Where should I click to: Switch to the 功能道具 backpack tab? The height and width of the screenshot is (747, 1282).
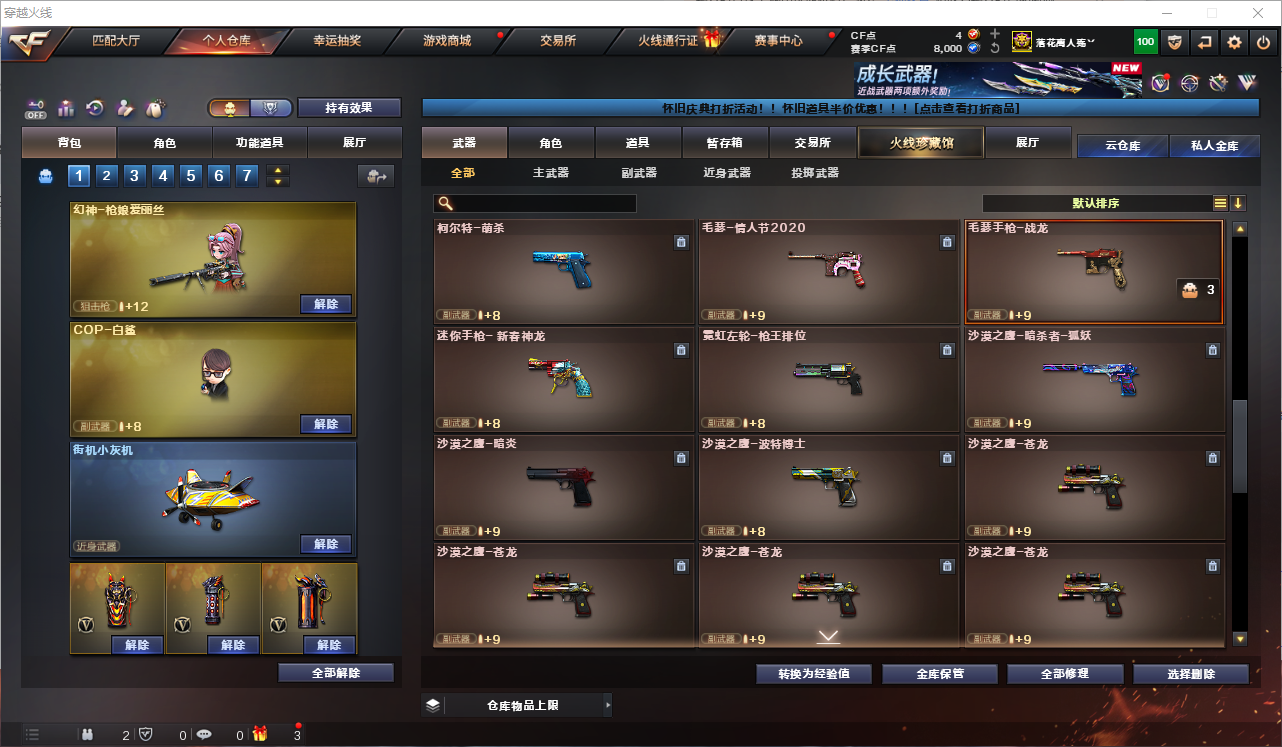pos(259,143)
